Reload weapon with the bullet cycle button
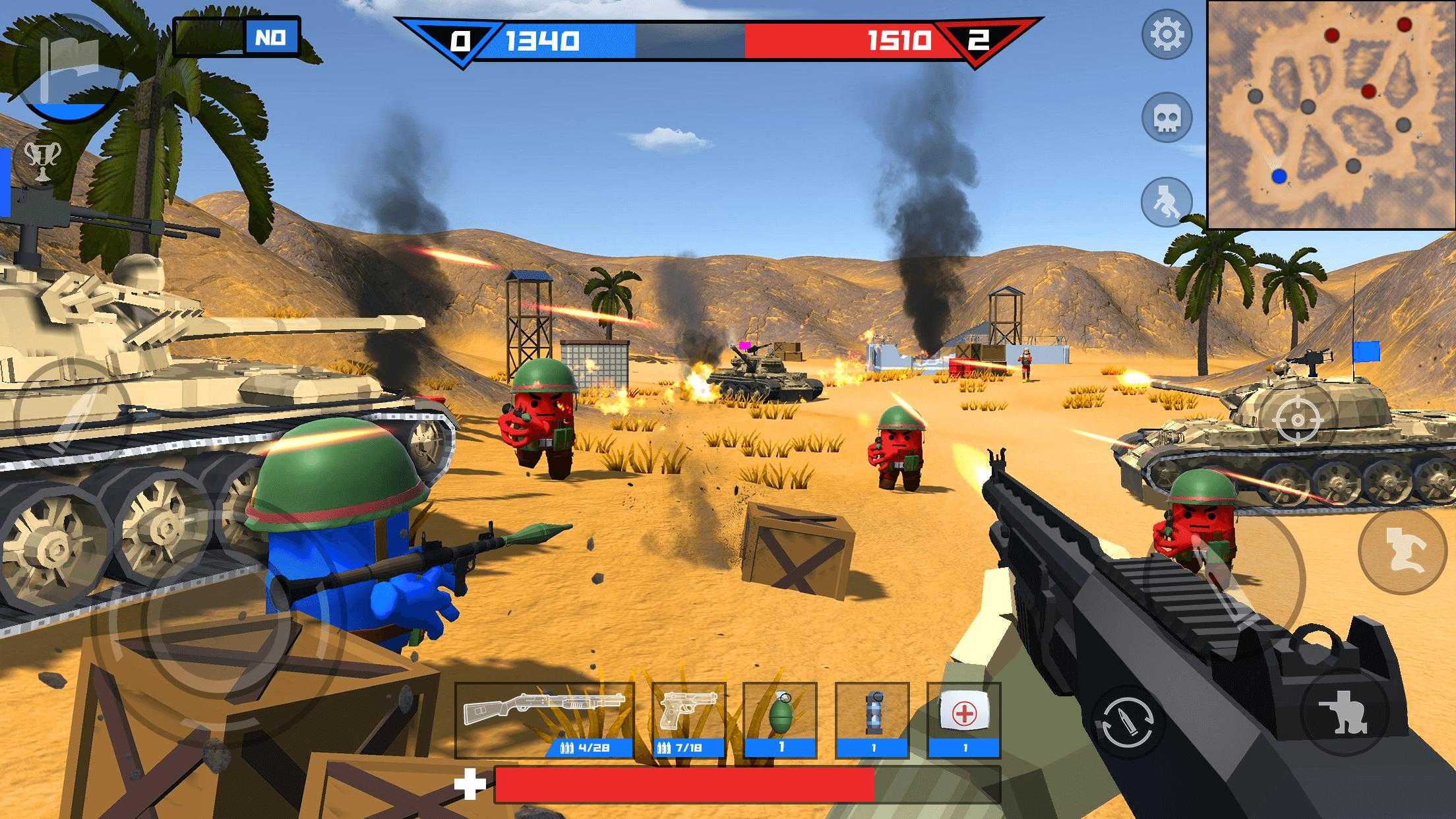 click(x=1126, y=721)
